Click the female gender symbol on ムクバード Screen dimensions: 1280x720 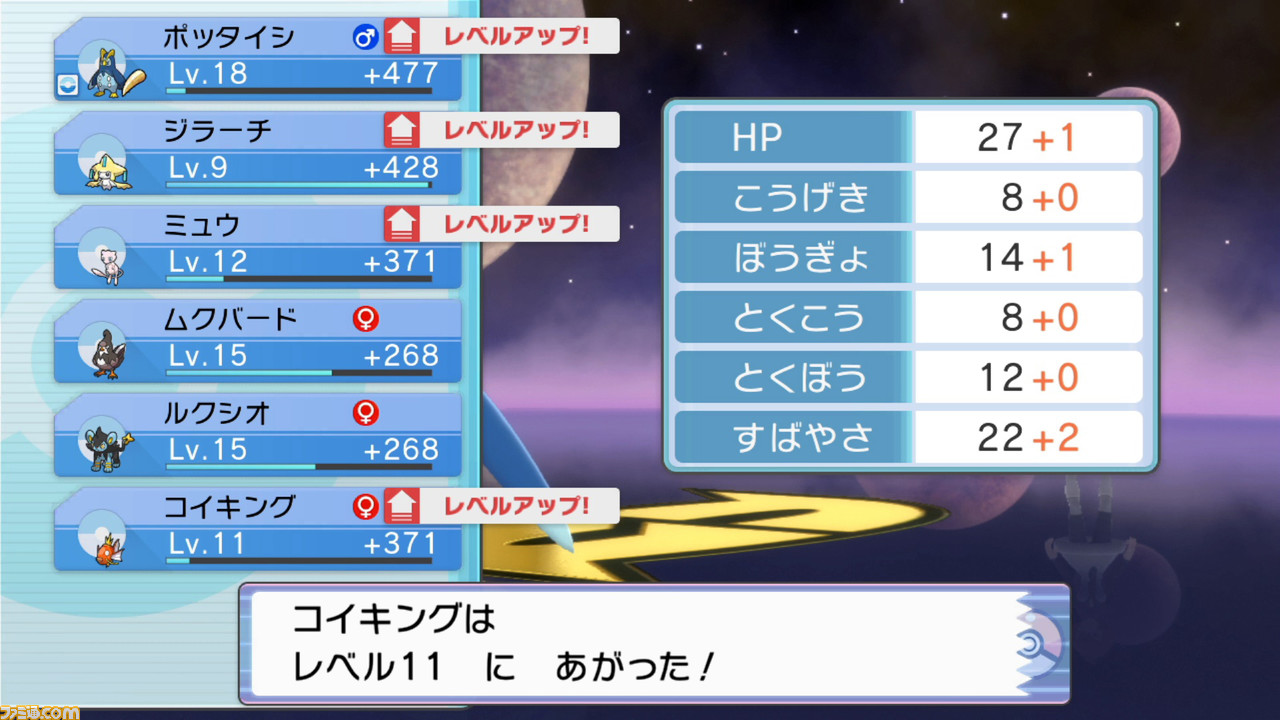click(366, 318)
